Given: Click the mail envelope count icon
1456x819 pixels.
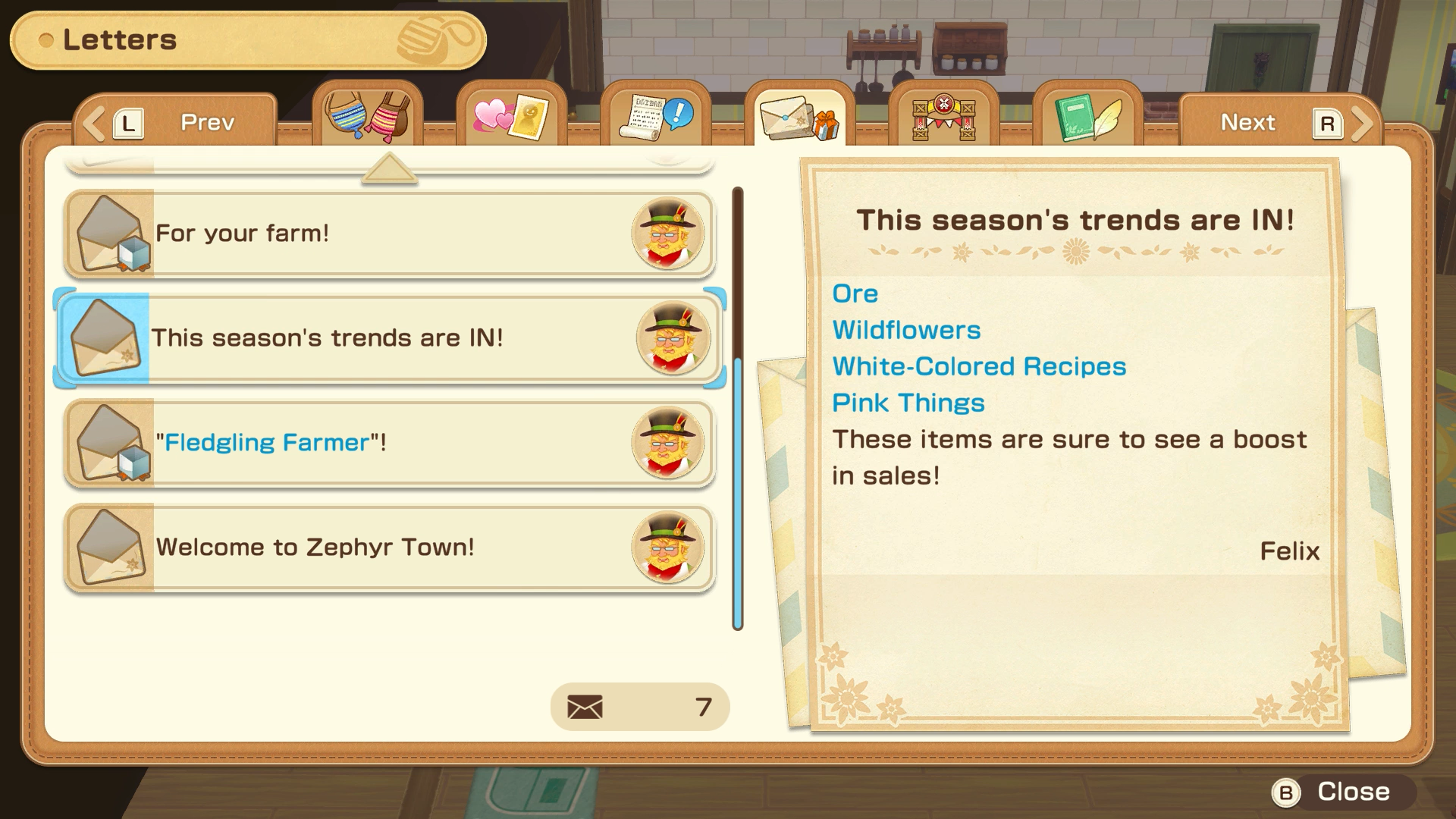Looking at the screenshot, I should (x=584, y=705).
